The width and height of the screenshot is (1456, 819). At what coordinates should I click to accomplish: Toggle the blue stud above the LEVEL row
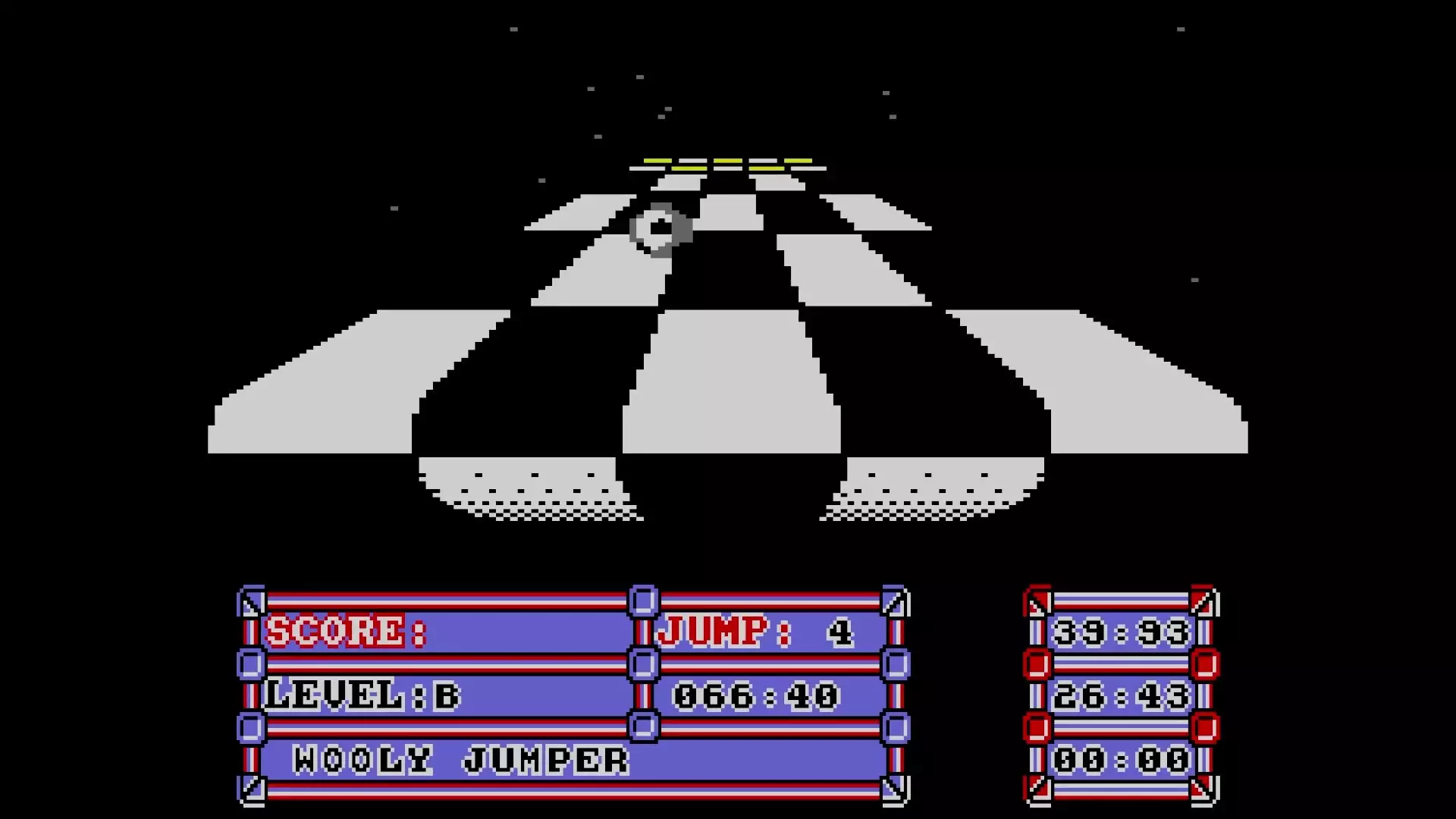[x=250, y=666]
